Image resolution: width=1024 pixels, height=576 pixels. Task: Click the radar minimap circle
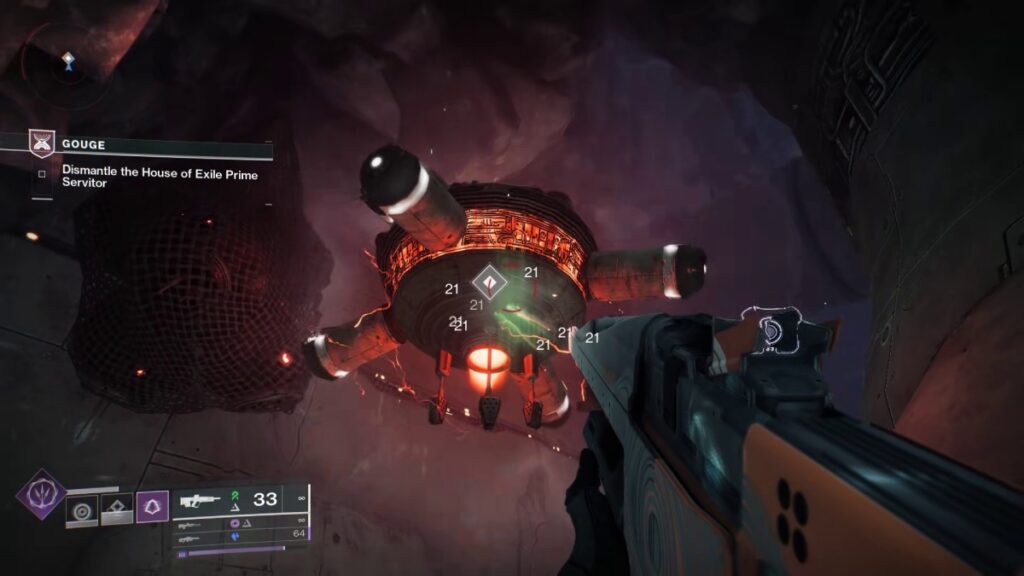click(66, 62)
